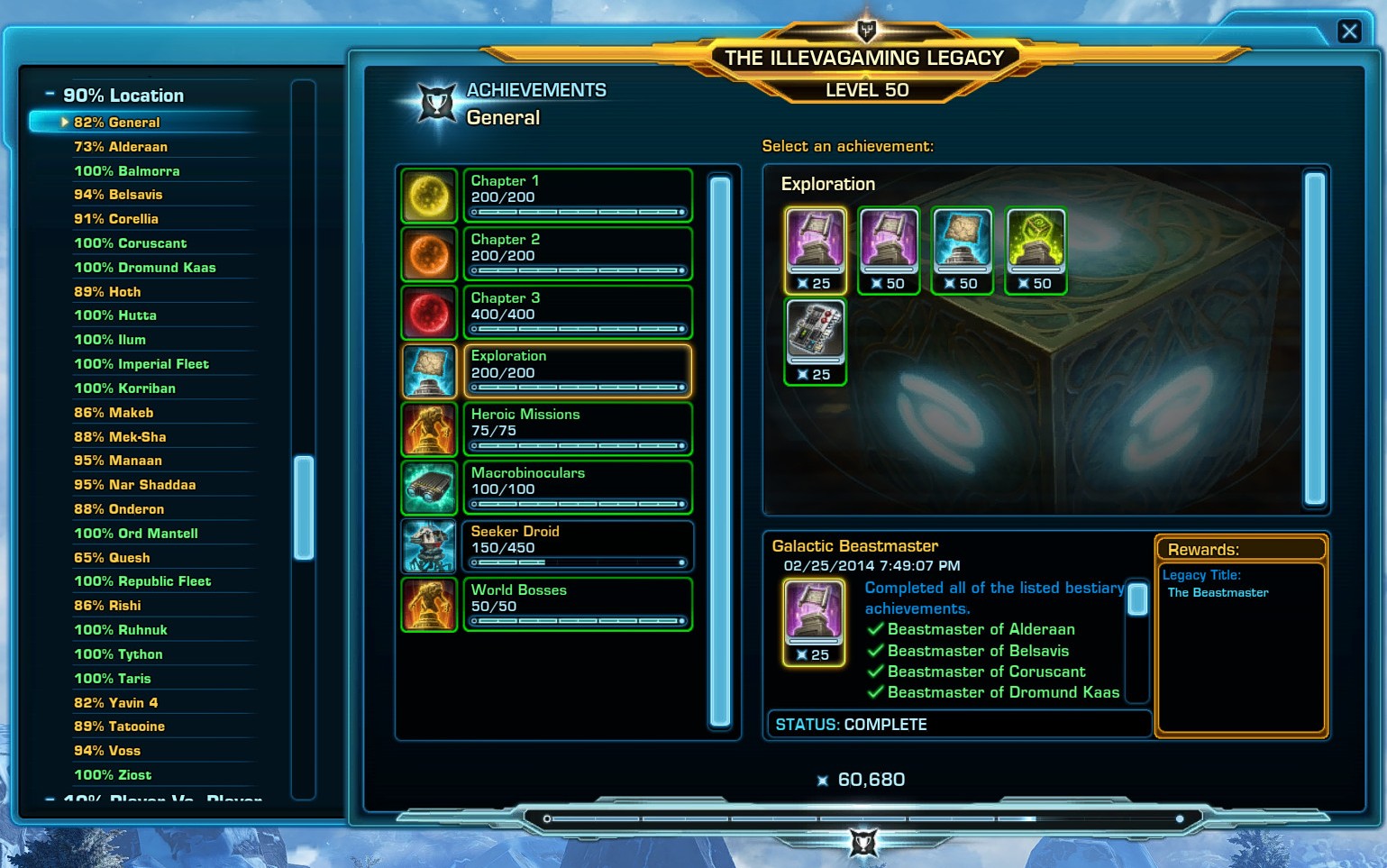This screenshot has height=868, width=1387.
Task: Show the World Bosses achievements
Action: click(x=577, y=604)
